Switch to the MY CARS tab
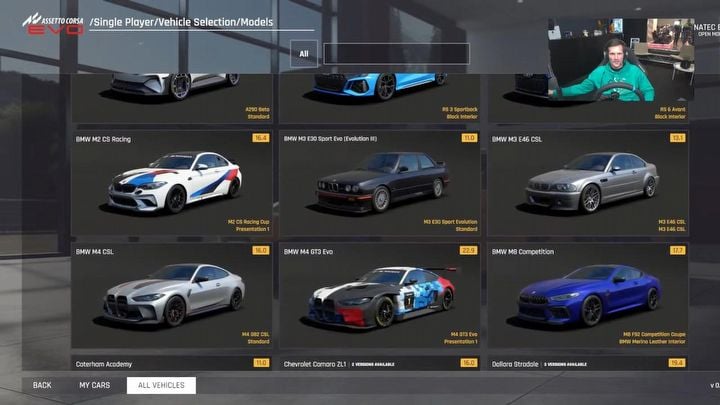This screenshot has width=720, height=405. point(94,385)
